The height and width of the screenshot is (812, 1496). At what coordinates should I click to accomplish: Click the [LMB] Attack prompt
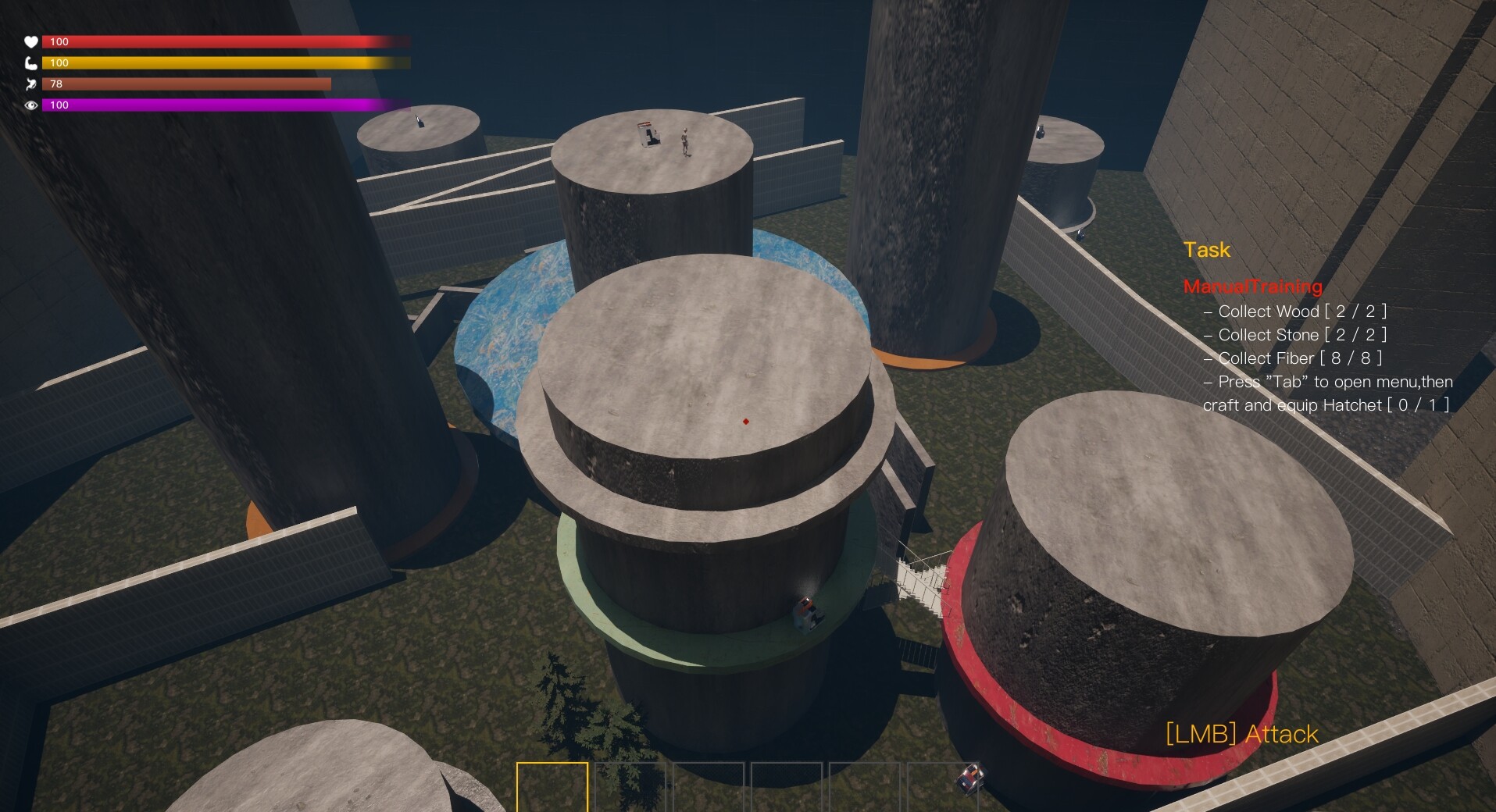[1240, 734]
